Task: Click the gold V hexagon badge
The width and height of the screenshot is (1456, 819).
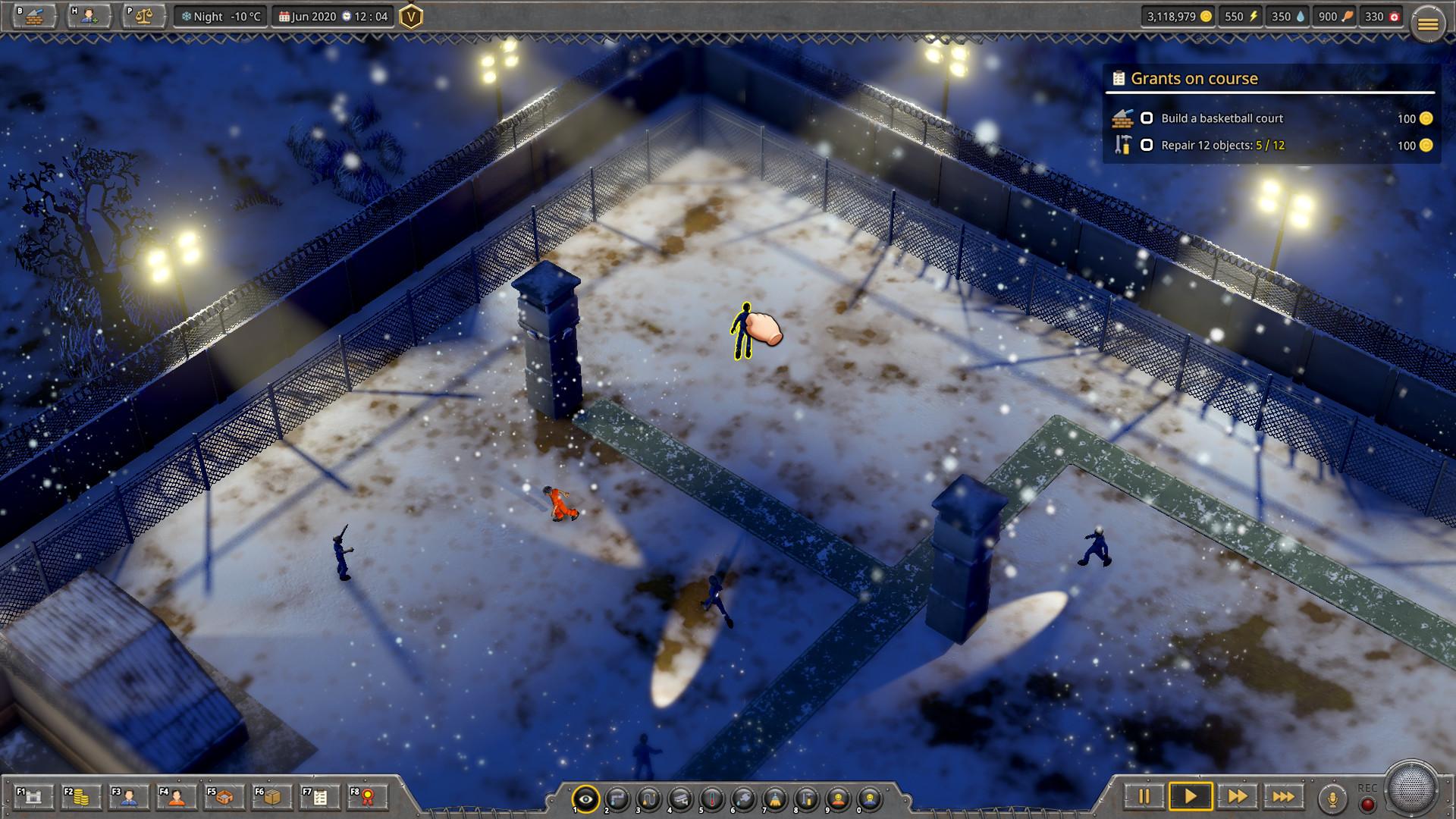Action: pyautogui.click(x=410, y=17)
